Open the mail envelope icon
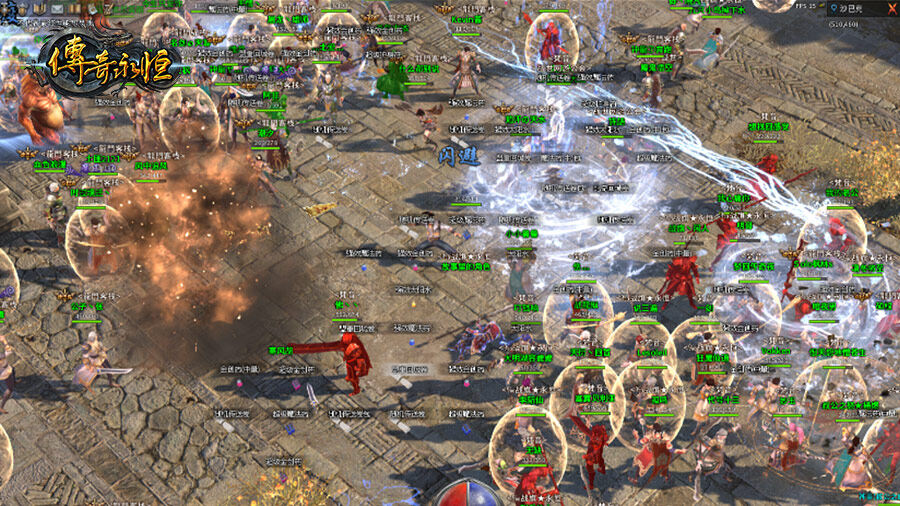The width and height of the screenshot is (900, 506). point(57,8)
